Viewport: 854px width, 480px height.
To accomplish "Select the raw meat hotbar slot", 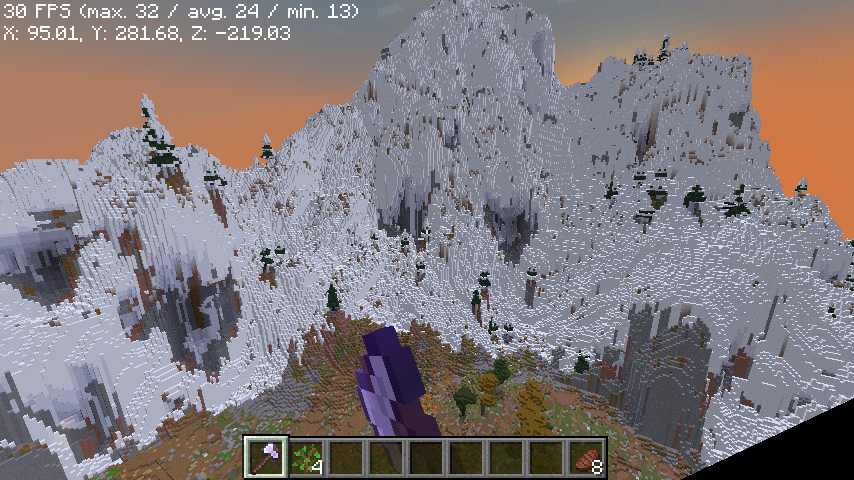I will click(587, 457).
